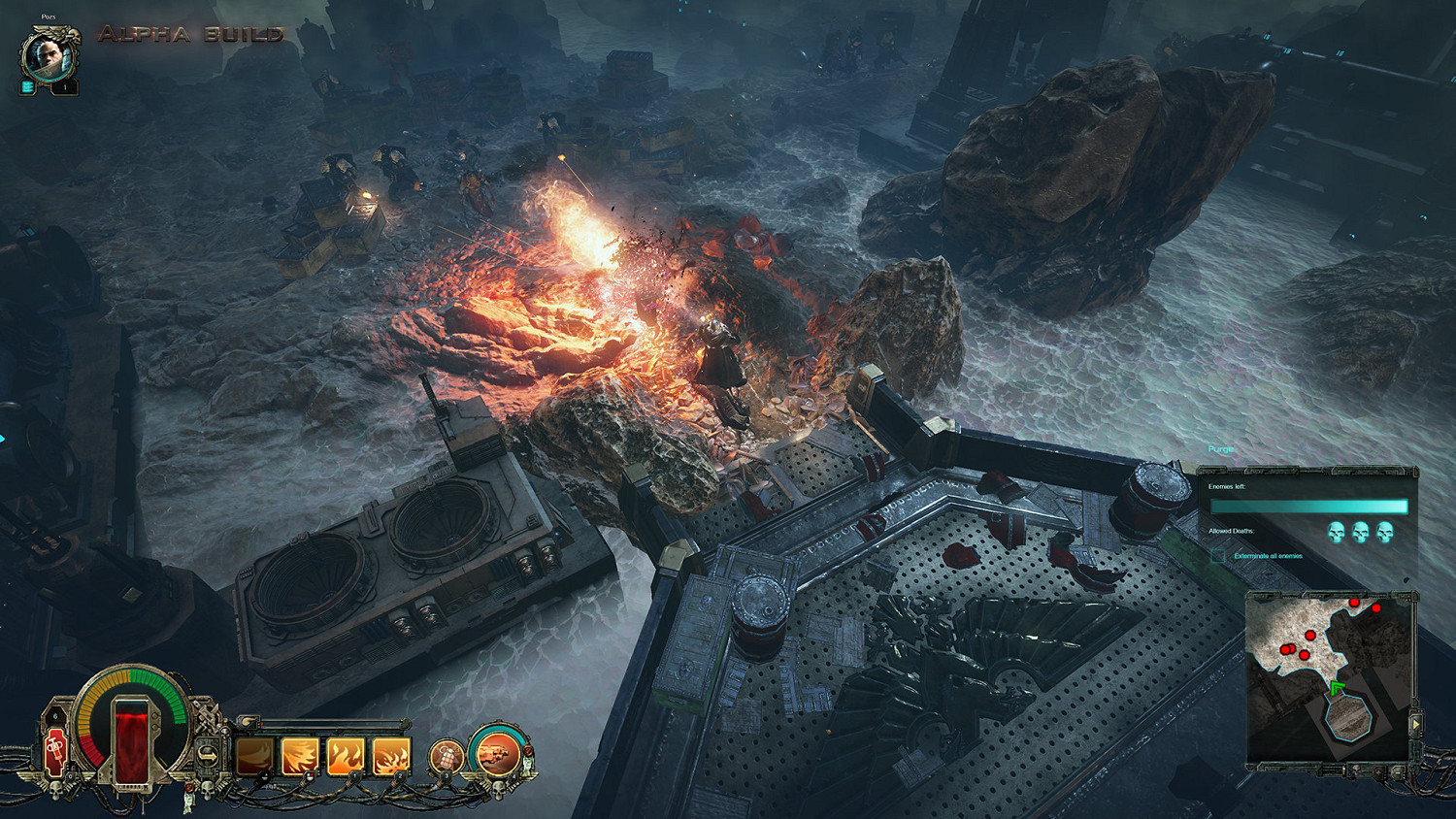
Task: Toggle the third skull under Allowed Deaths
Action: tap(1384, 531)
